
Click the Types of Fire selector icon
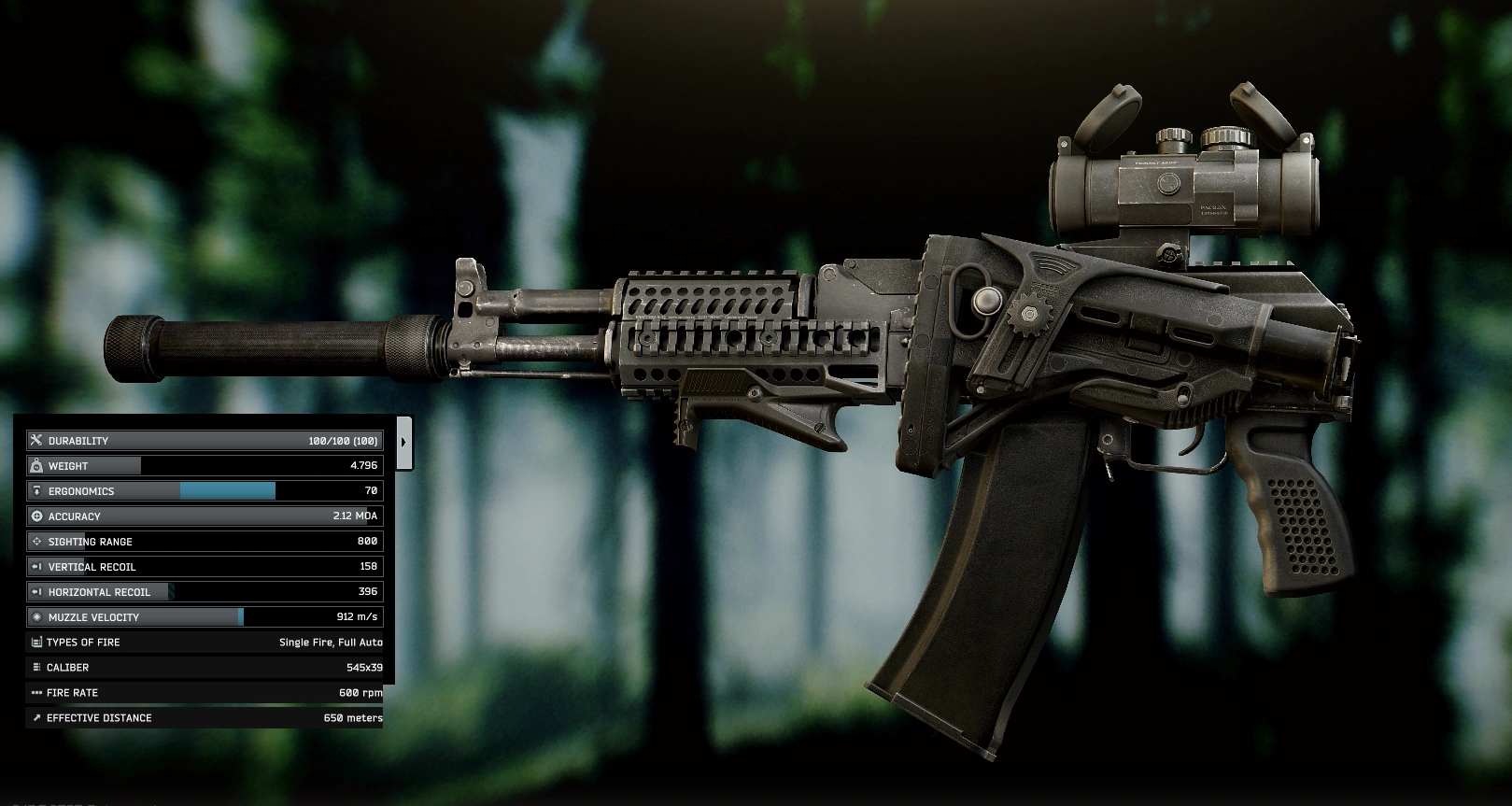35,642
